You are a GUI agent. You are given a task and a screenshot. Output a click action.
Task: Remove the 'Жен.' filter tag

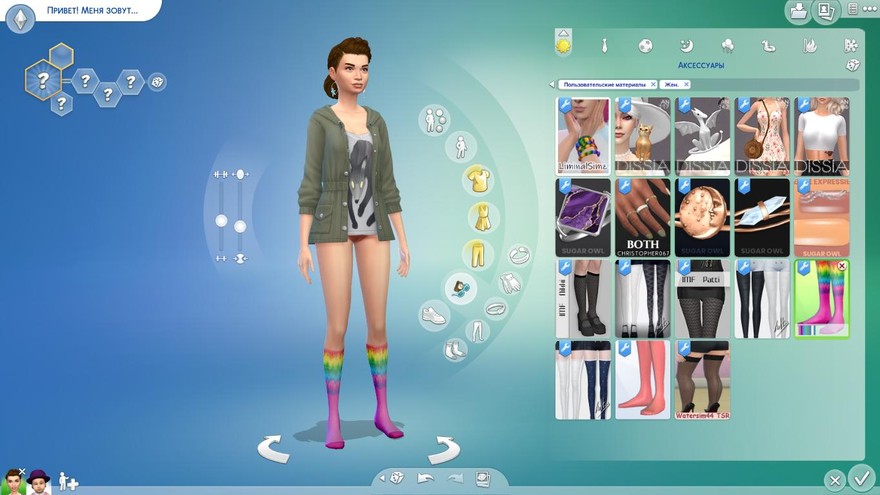coord(687,85)
